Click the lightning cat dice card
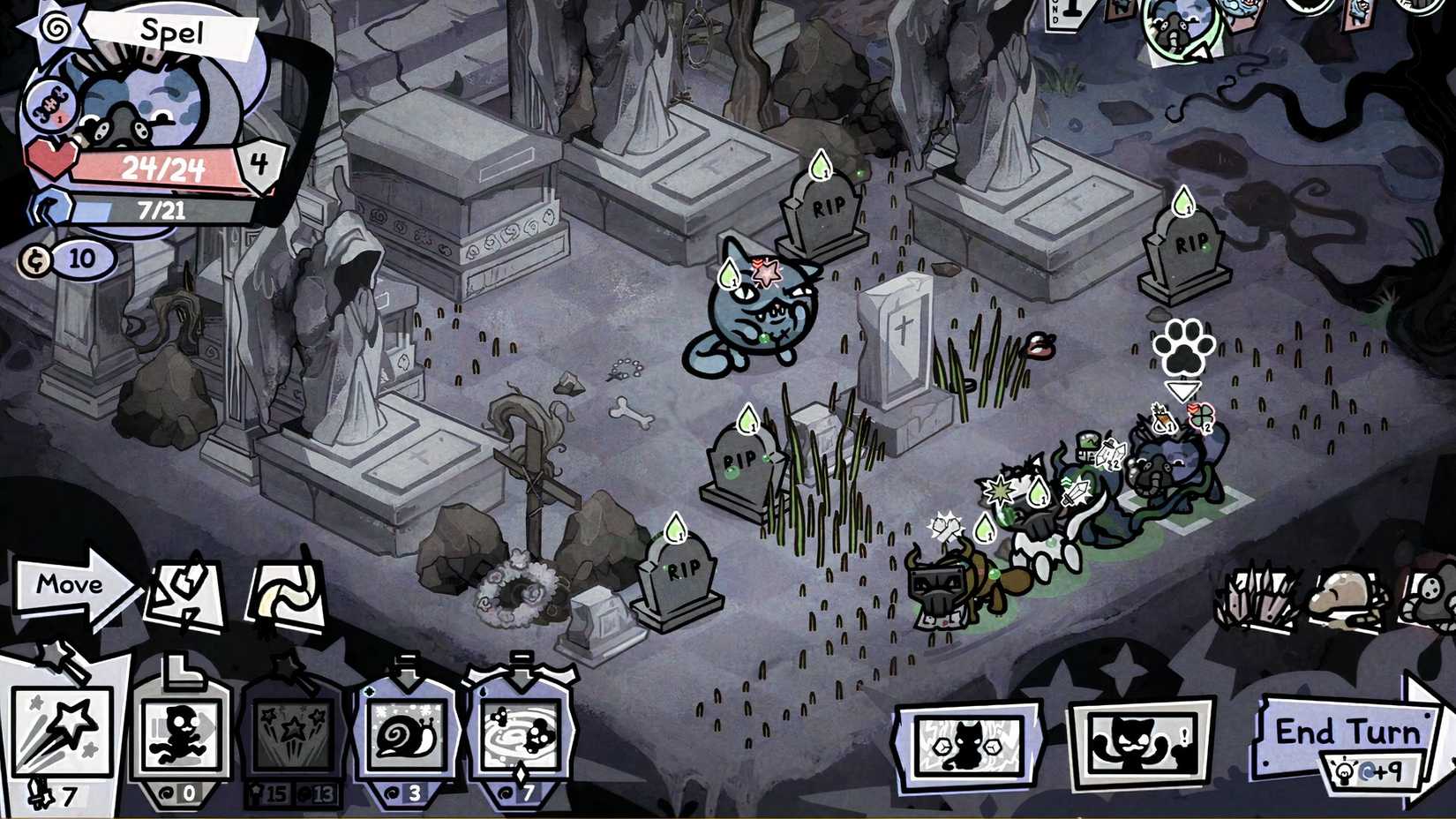The width and height of the screenshot is (1456, 819). [x=966, y=741]
